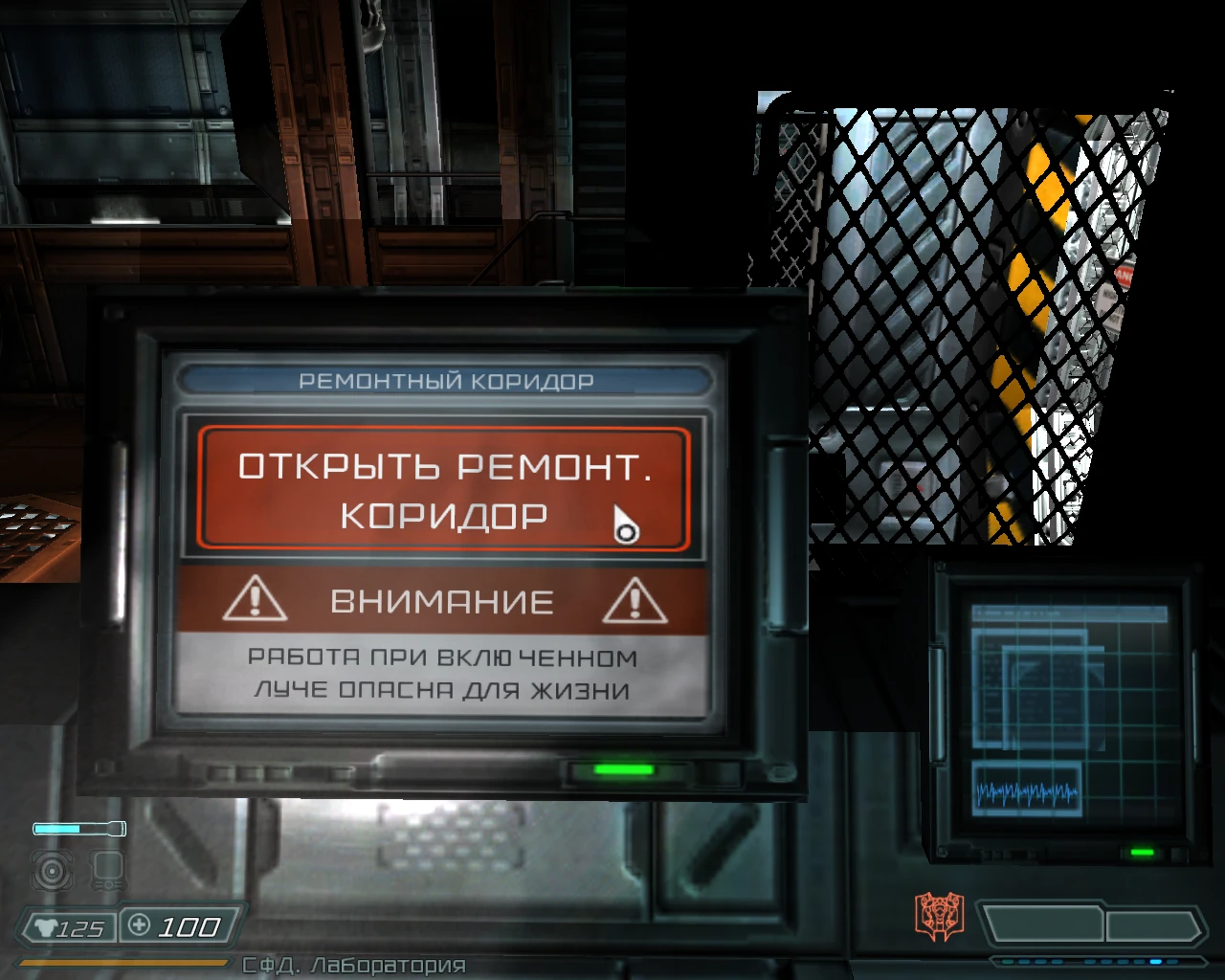Click the safety warning text about the beam

pos(443,673)
